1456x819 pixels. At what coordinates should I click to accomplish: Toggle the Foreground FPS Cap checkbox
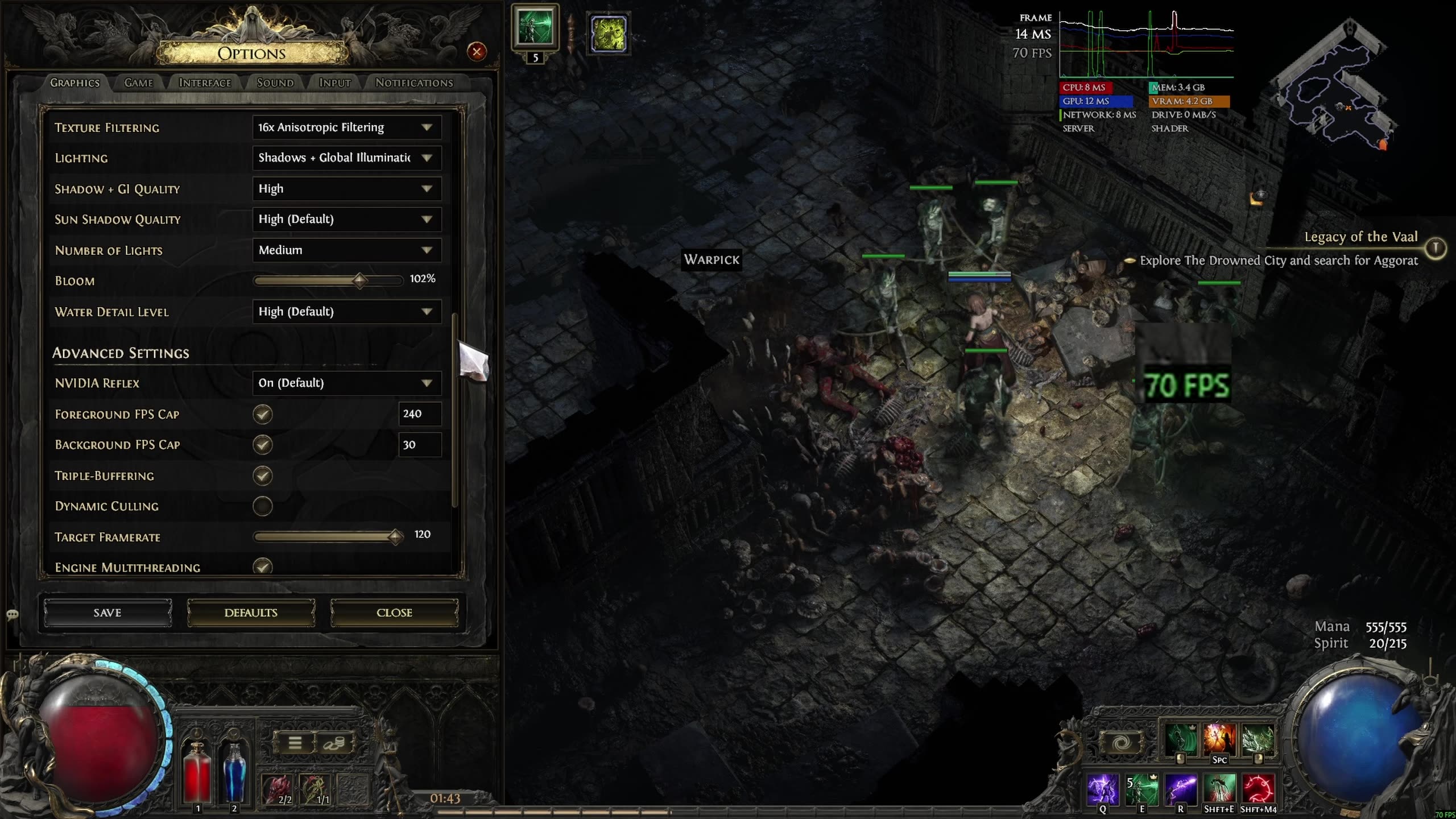click(x=263, y=414)
